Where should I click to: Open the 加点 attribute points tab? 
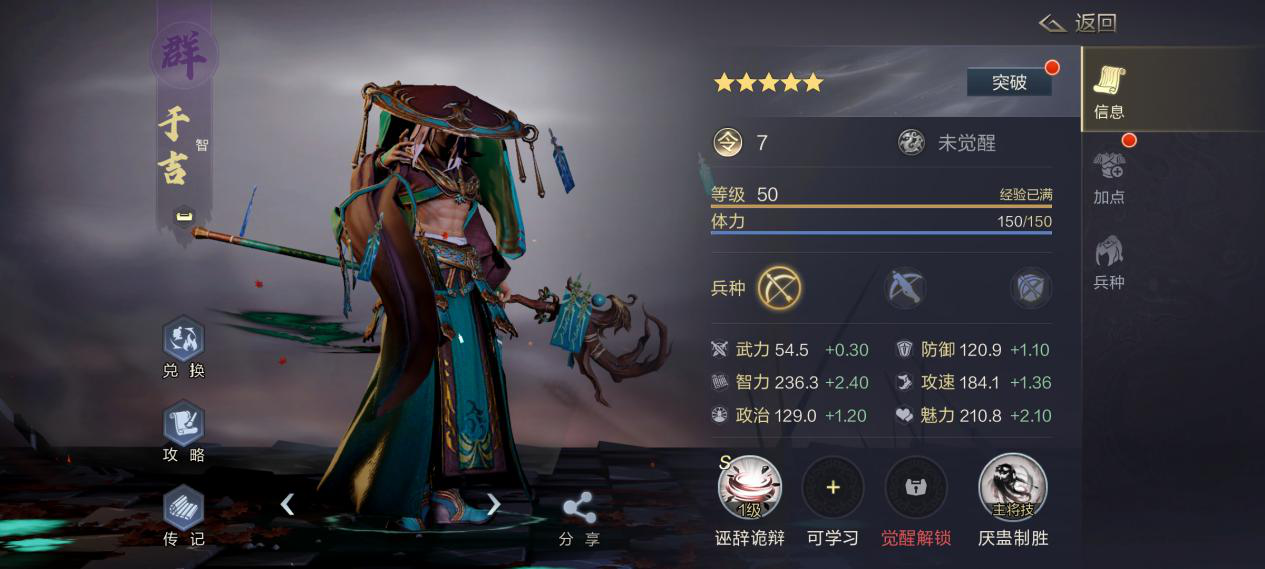click(x=1109, y=176)
